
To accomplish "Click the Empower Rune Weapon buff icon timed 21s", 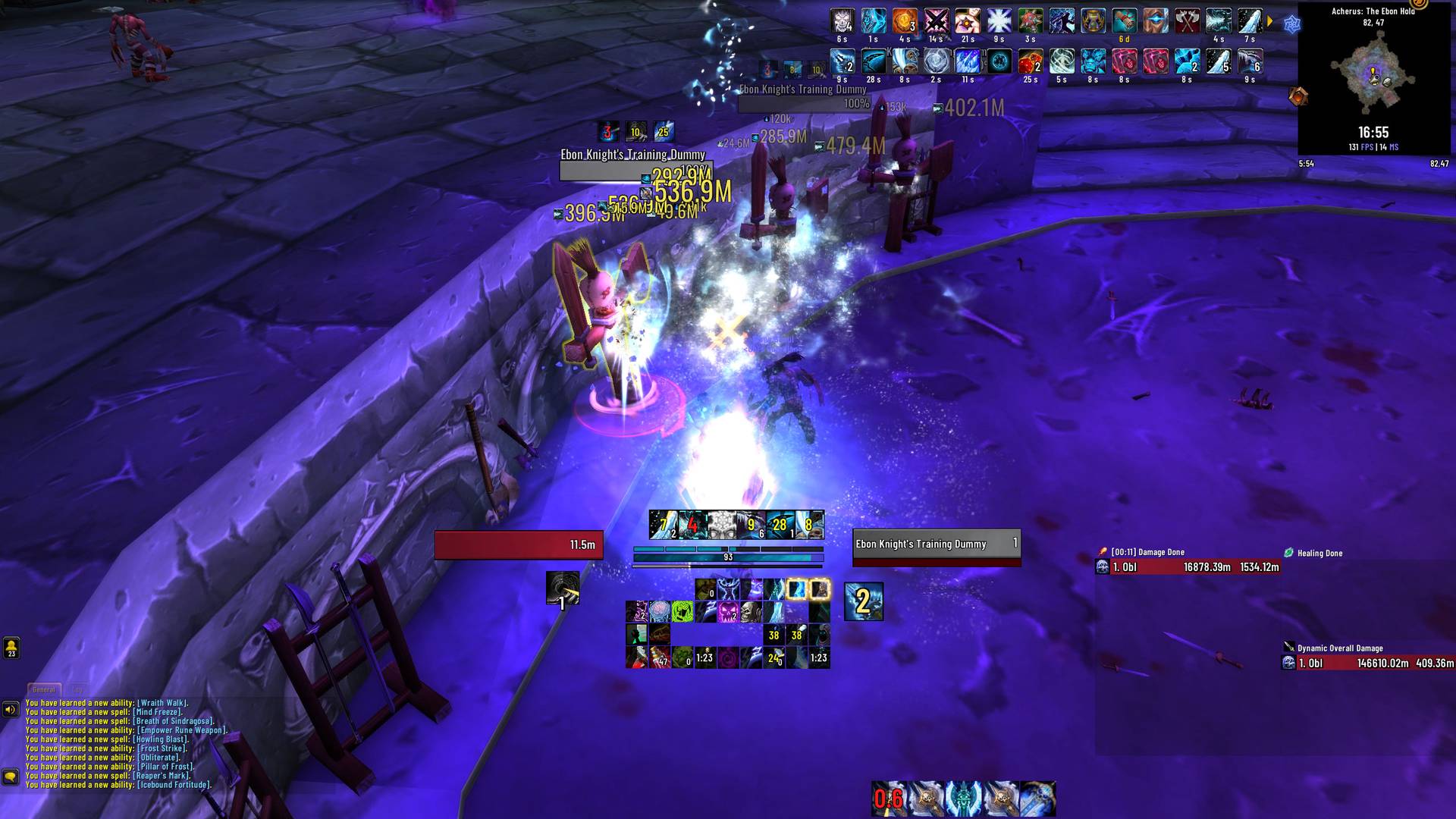I will pyautogui.click(x=968, y=21).
